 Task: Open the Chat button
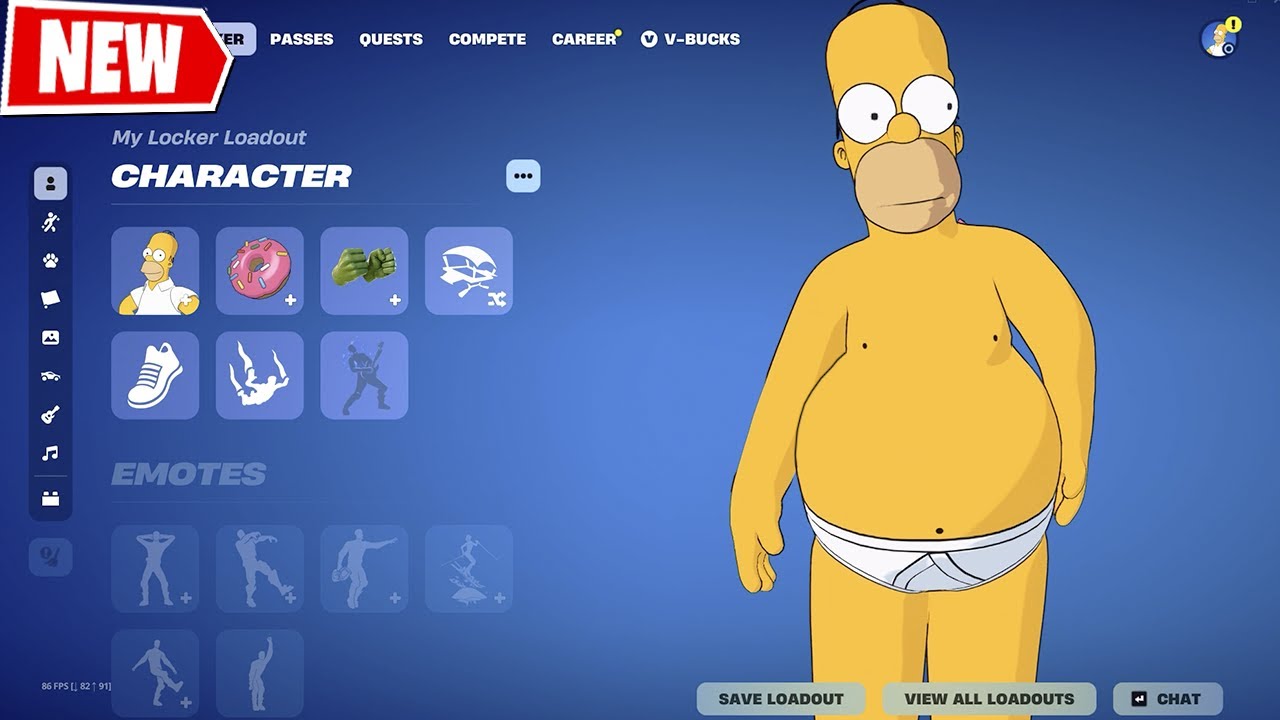pos(1167,699)
